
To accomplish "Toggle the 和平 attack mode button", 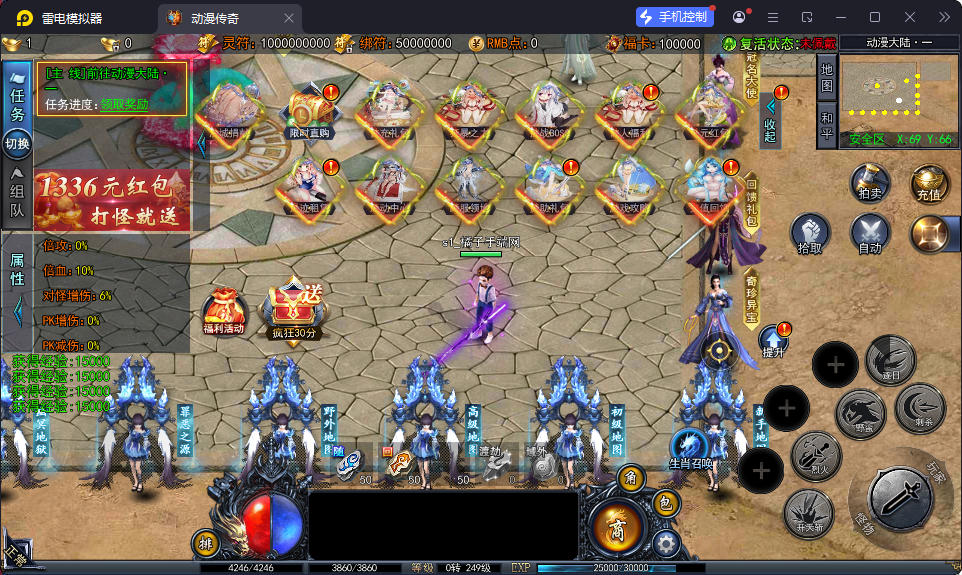I will tap(826, 127).
